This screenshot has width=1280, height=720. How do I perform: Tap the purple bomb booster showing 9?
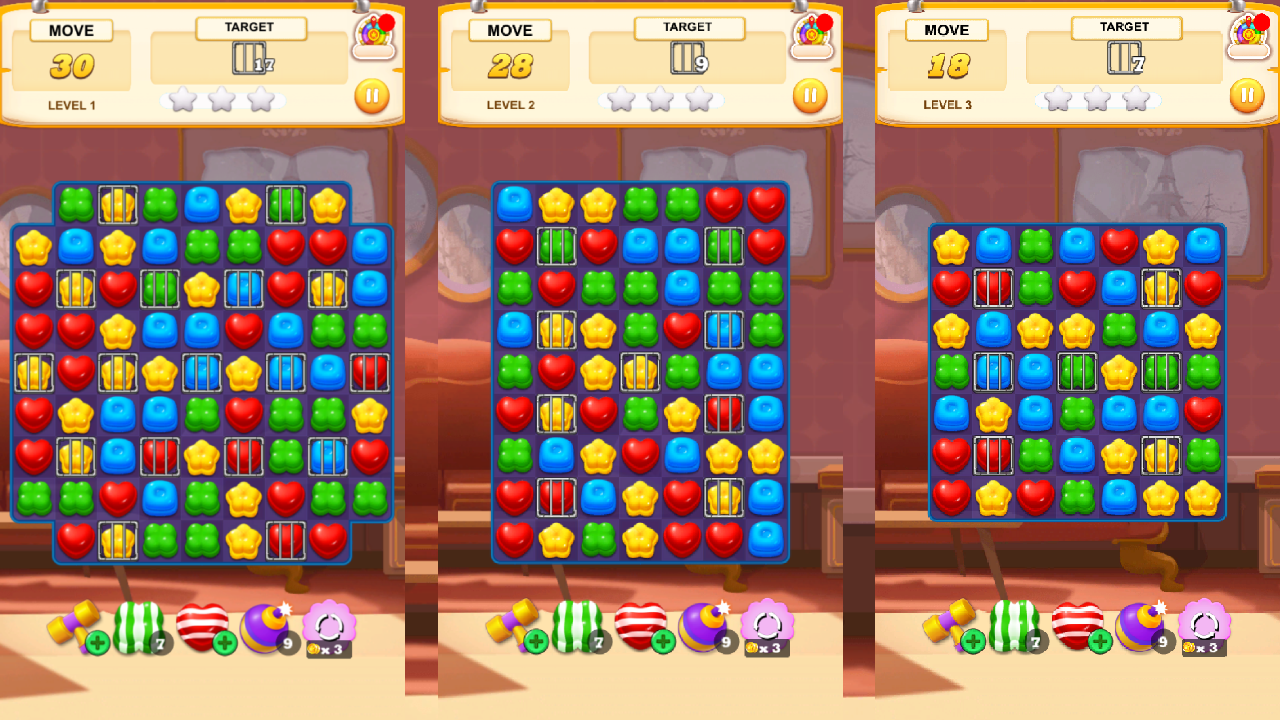click(x=268, y=625)
